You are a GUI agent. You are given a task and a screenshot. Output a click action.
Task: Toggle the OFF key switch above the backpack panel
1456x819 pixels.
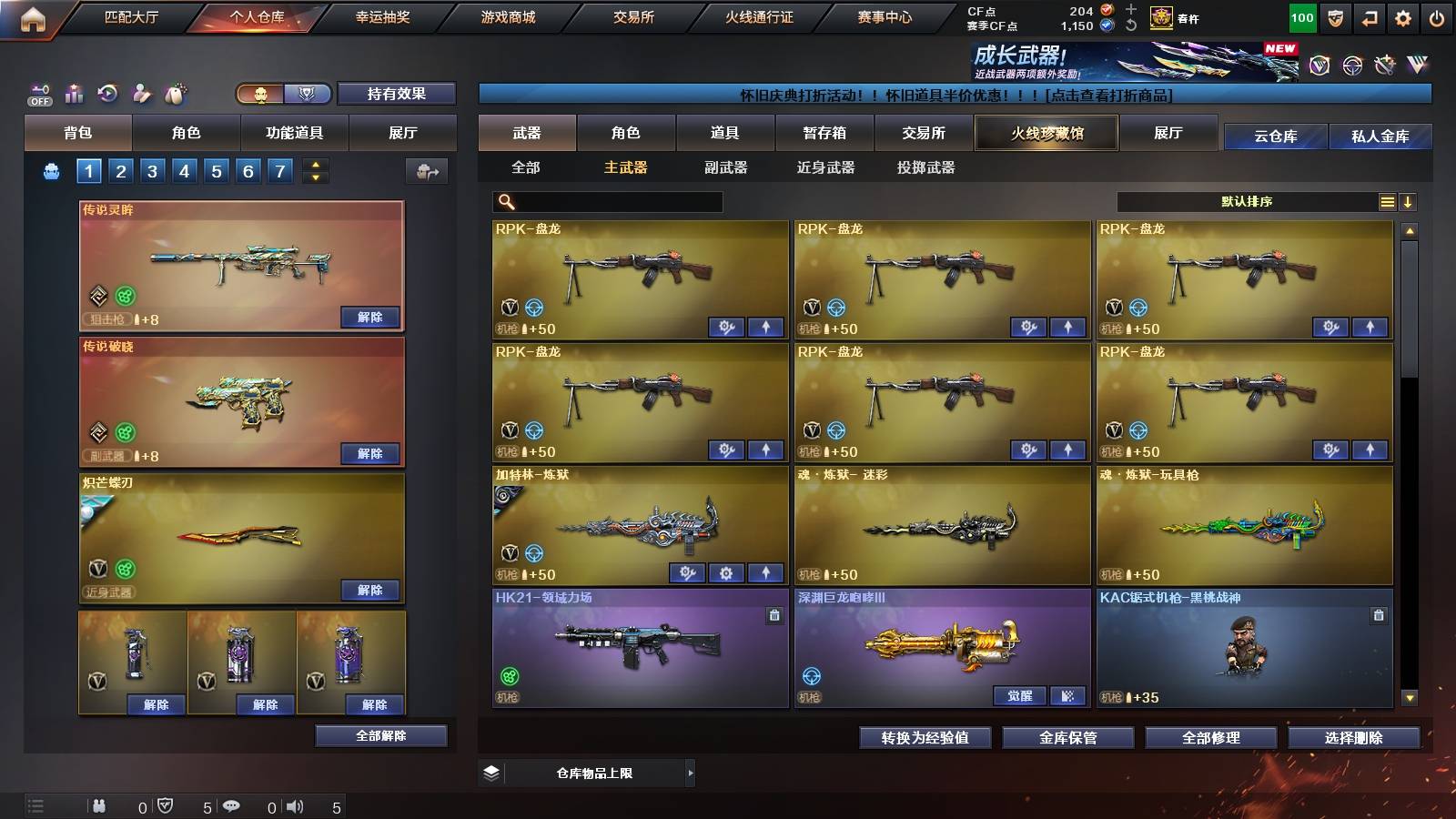pyautogui.click(x=38, y=93)
